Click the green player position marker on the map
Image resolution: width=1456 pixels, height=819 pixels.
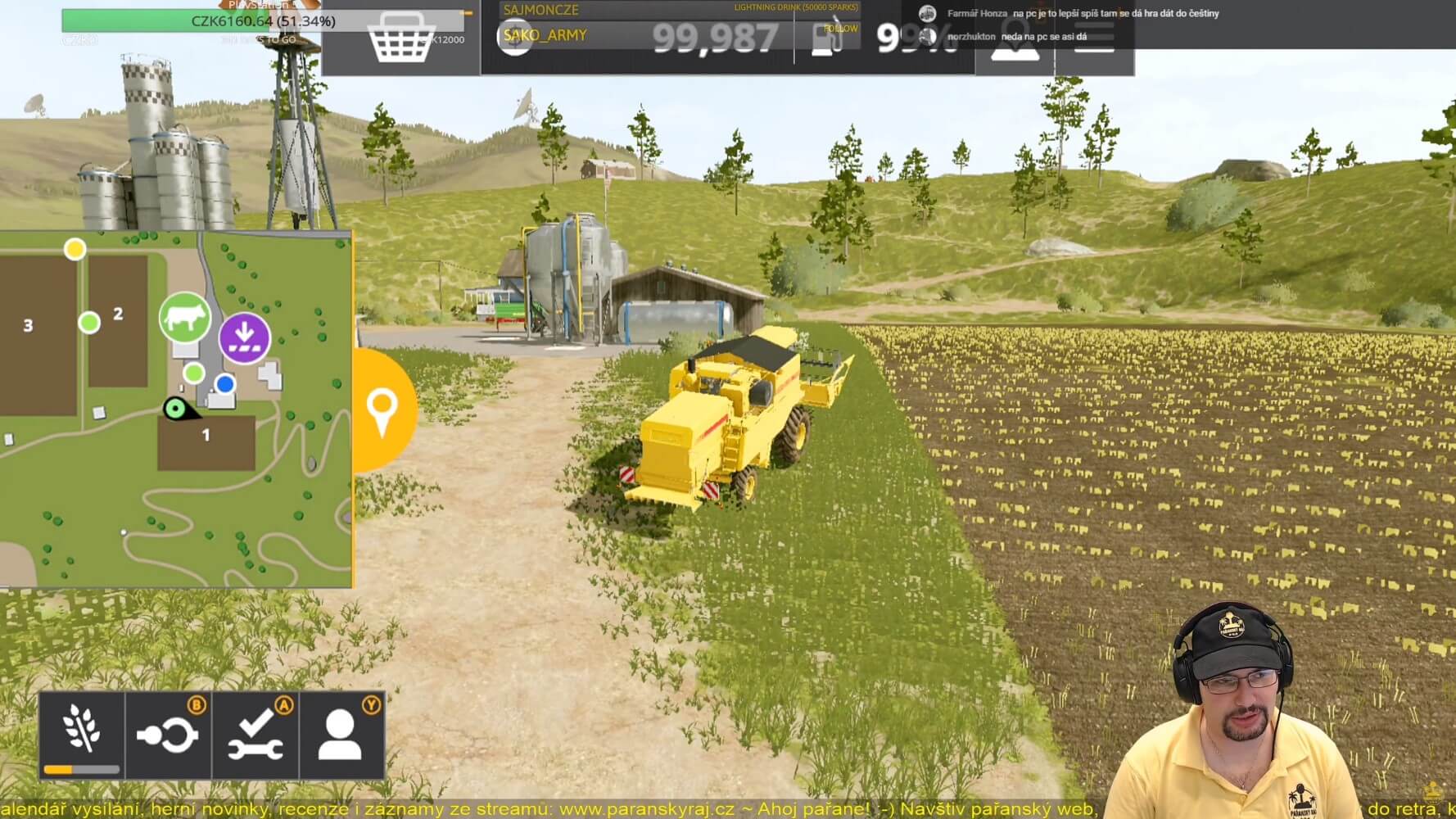[174, 408]
